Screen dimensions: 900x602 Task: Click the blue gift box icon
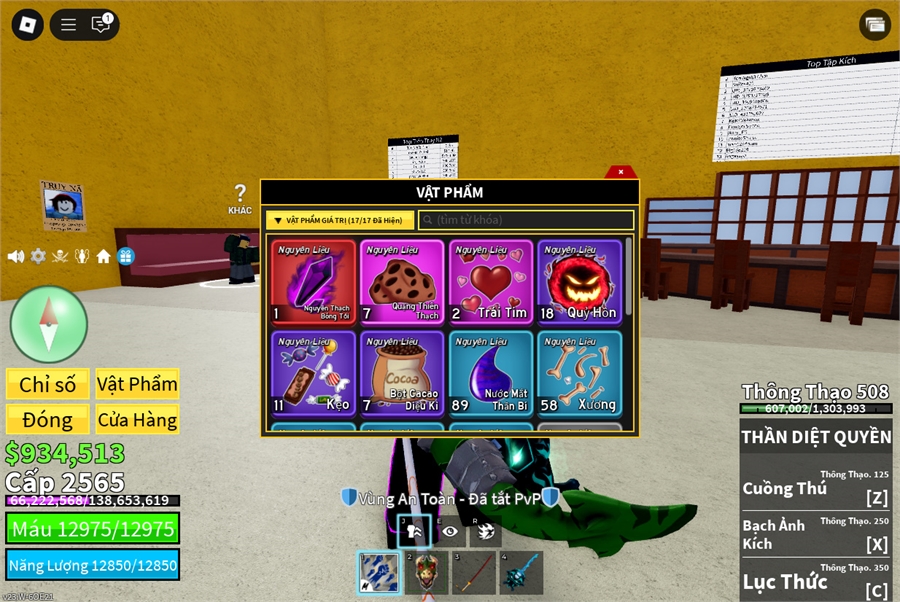pos(126,256)
